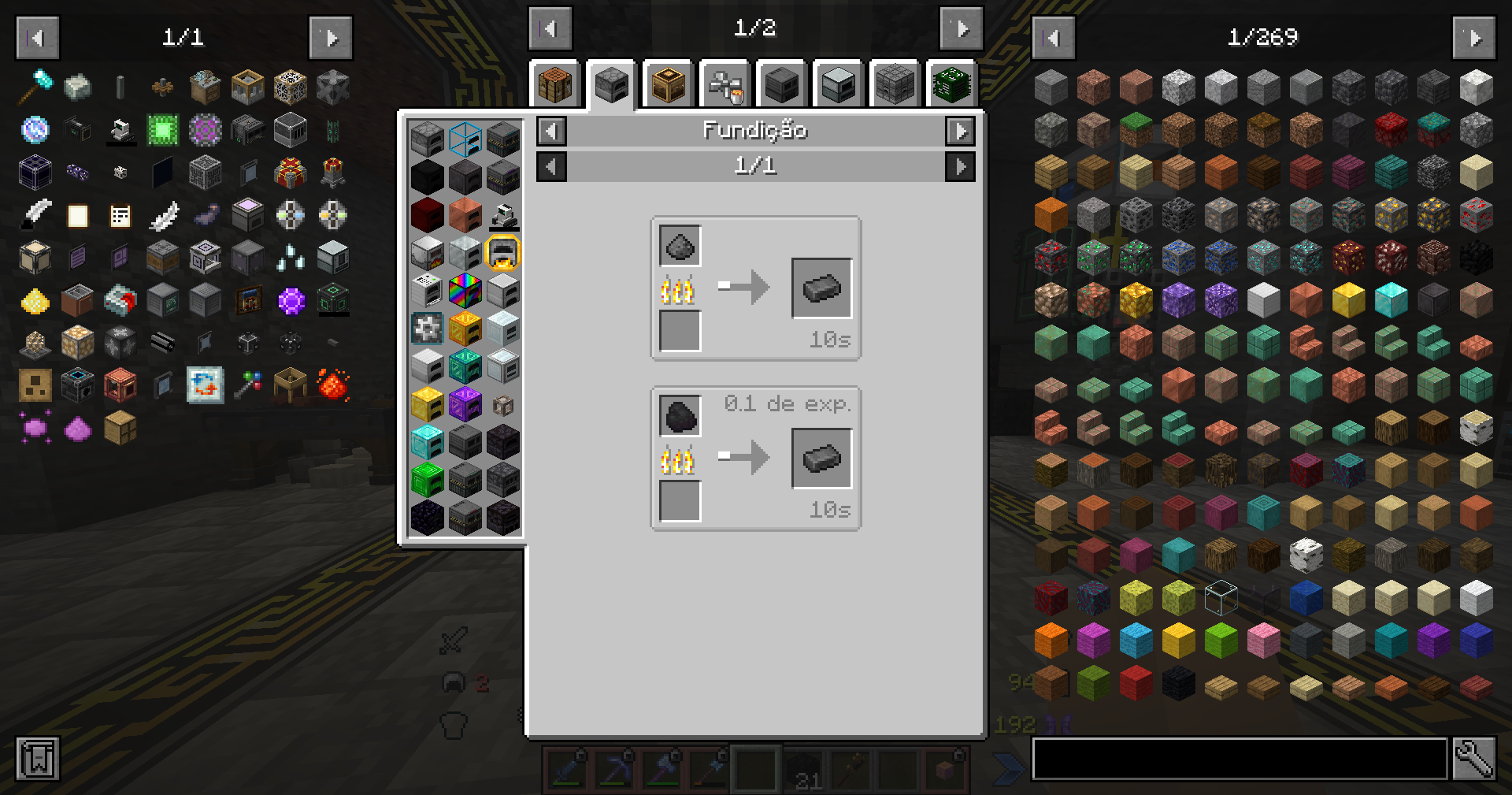Select the green circuit machine category
Image resolution: width=1512 pixels, height=795 pixels.
click(x=951, y=84)
